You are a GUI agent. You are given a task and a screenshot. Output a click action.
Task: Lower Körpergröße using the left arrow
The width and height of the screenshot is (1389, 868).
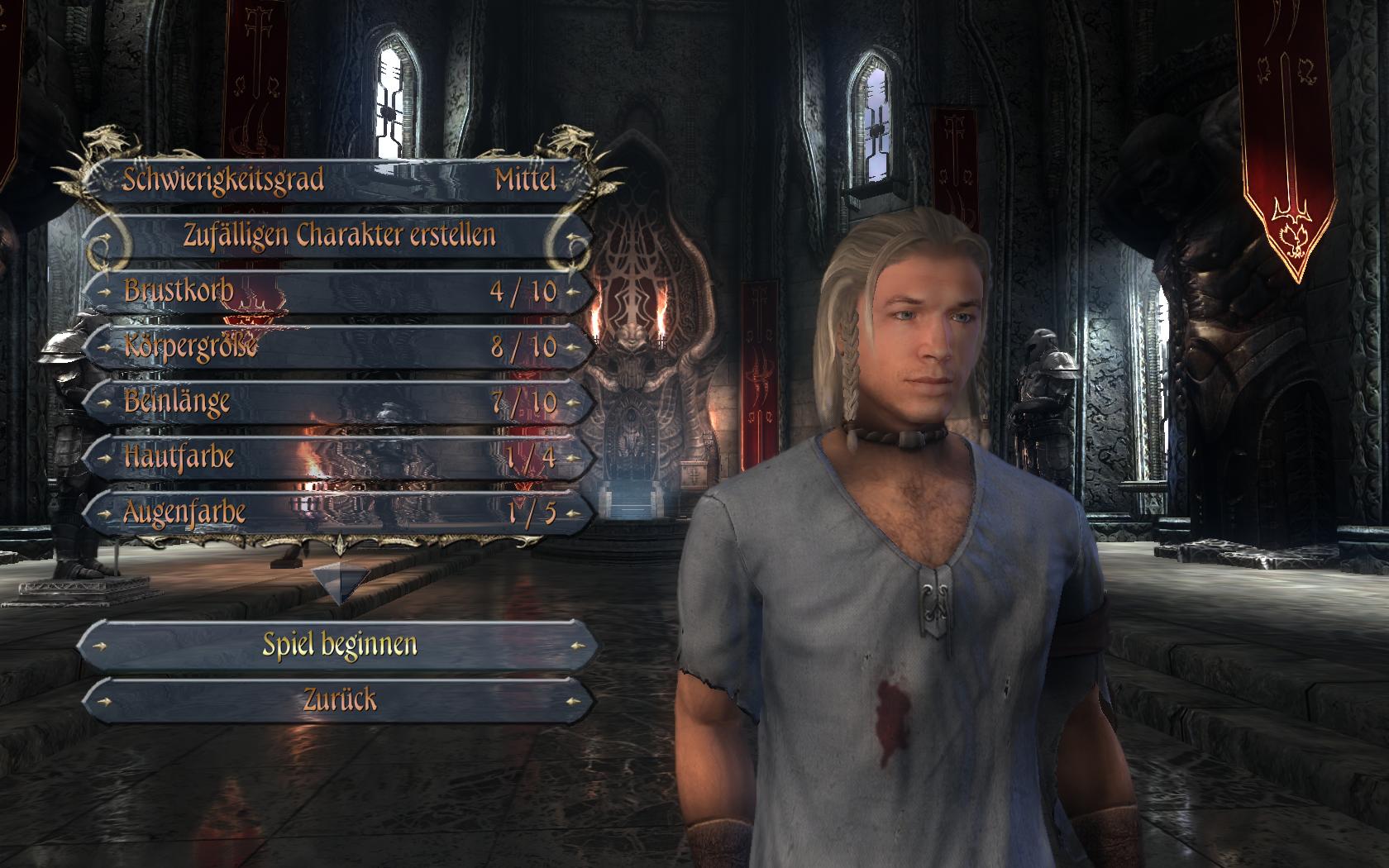103,347
